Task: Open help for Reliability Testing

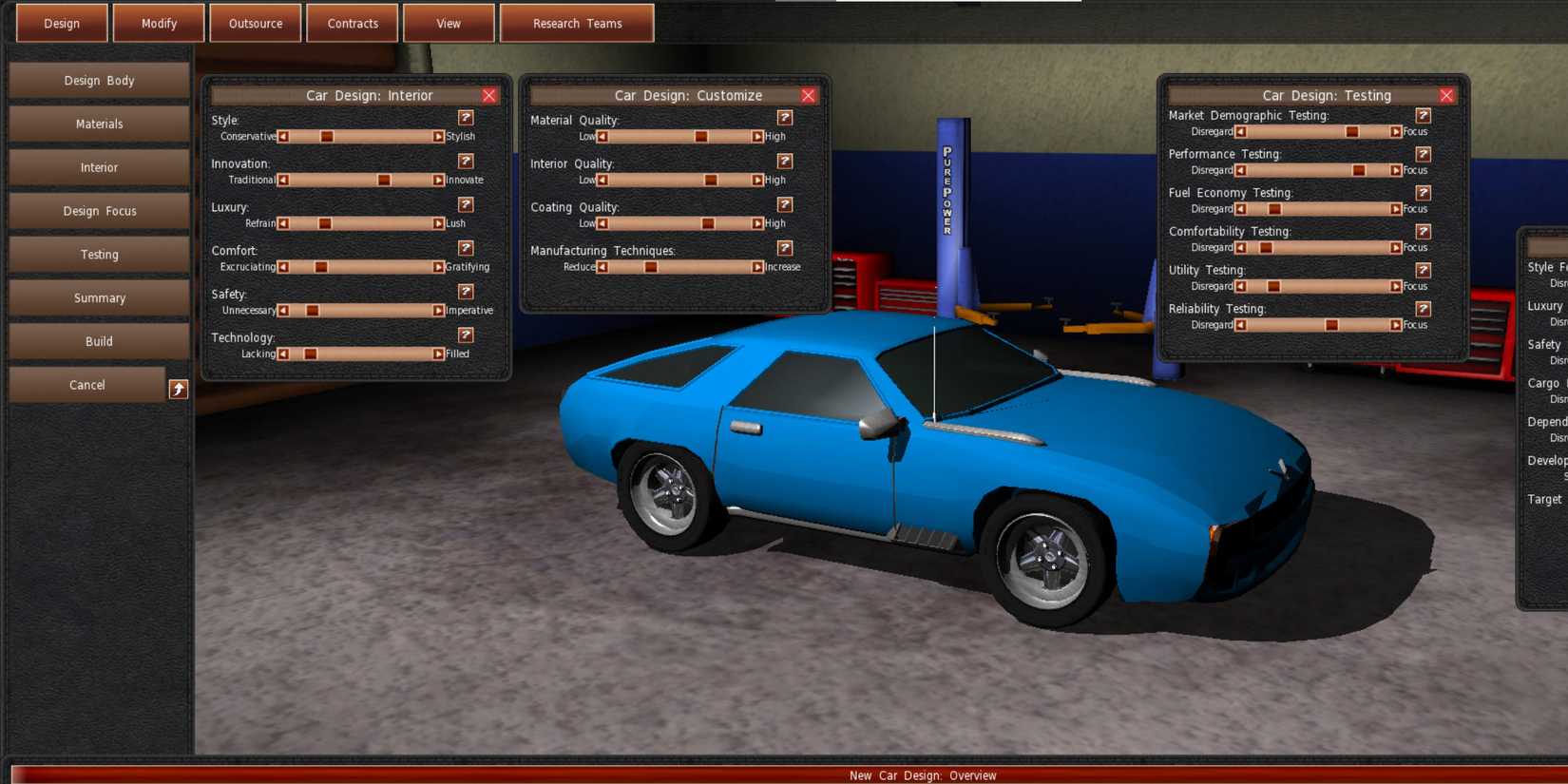Action: click(1423, 307)
